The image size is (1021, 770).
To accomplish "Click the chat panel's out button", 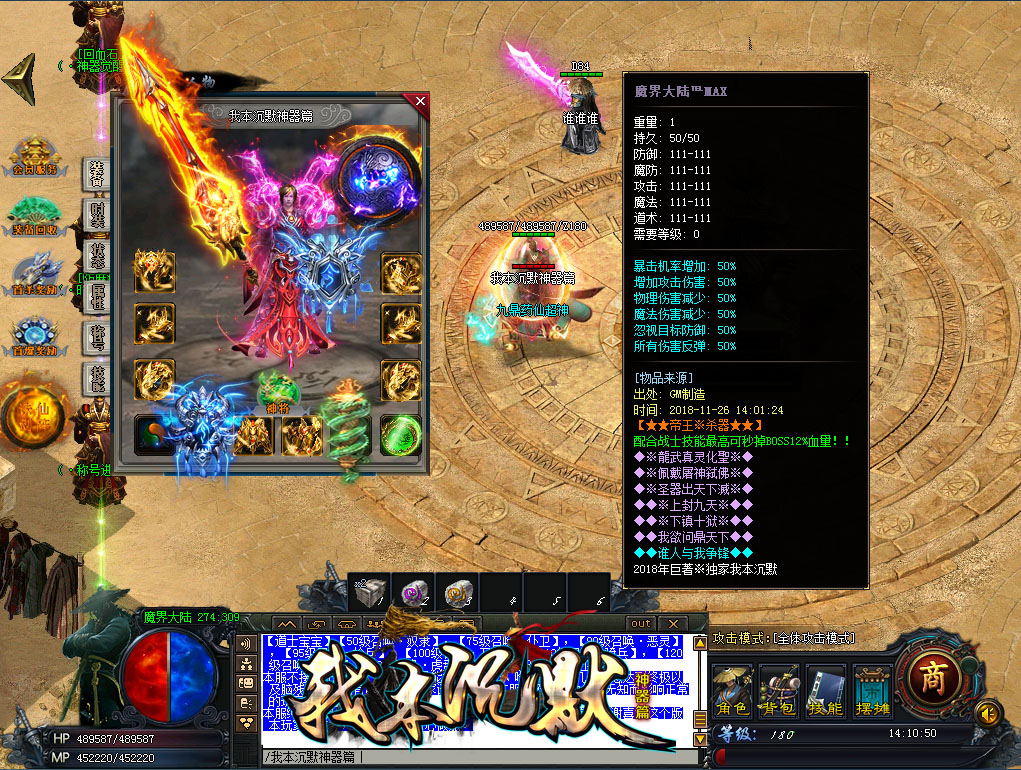I will click(641, 624).
